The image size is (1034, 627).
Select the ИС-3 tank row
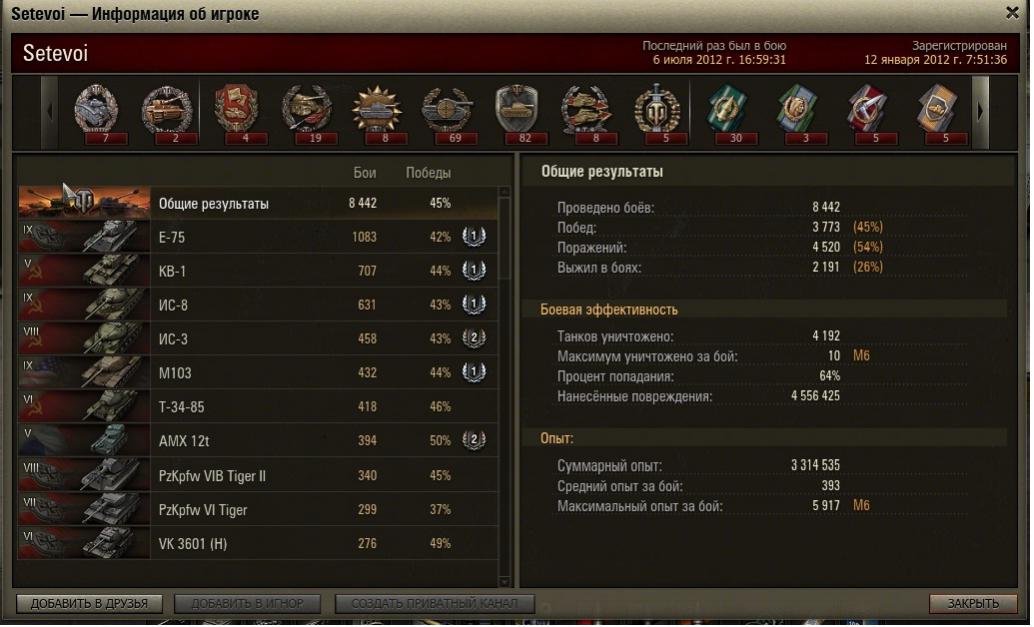pos(257,339)
